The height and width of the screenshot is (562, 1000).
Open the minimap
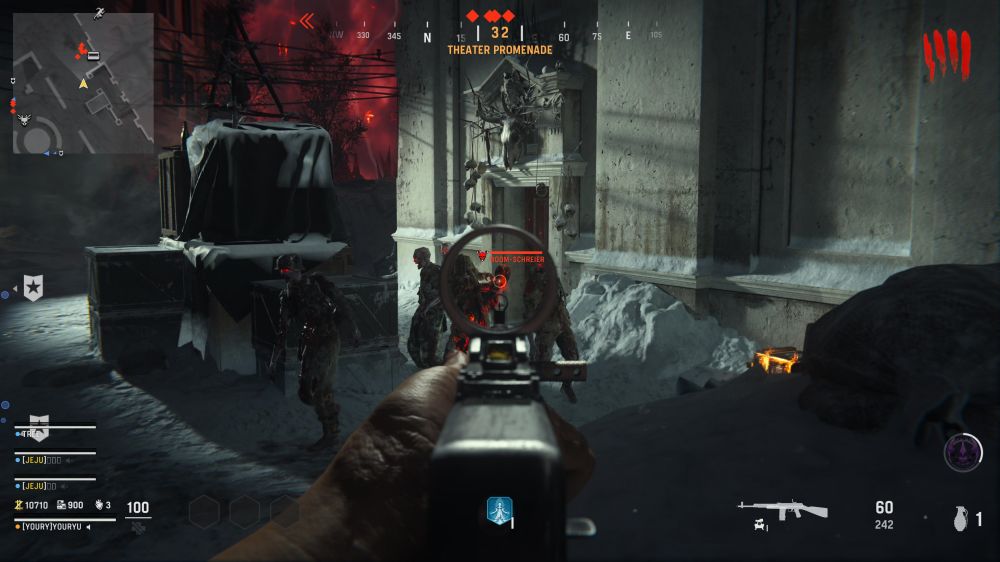pos(83,83)
